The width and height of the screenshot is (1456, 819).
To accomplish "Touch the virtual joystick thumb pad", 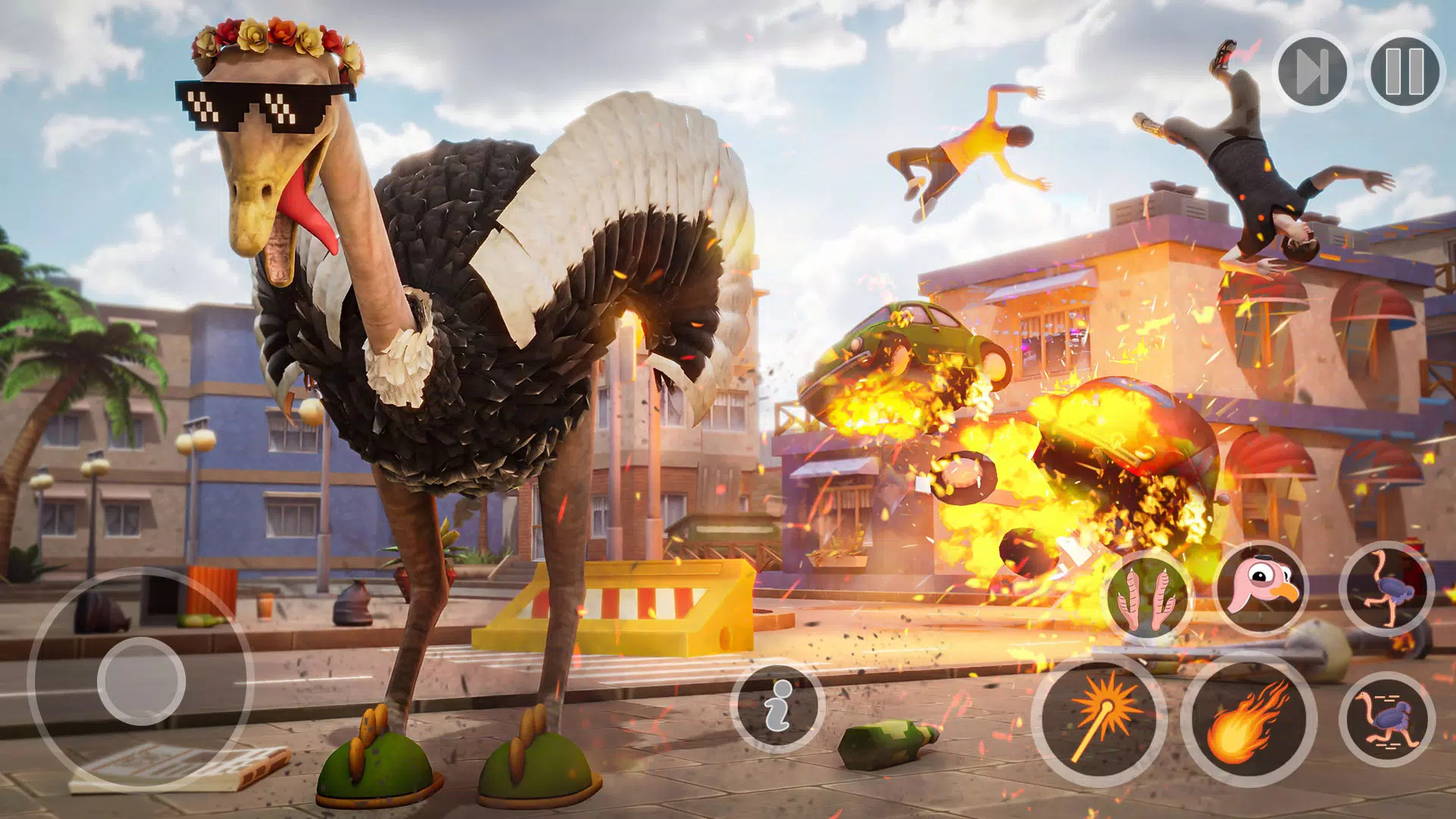I will pos(141,680).
